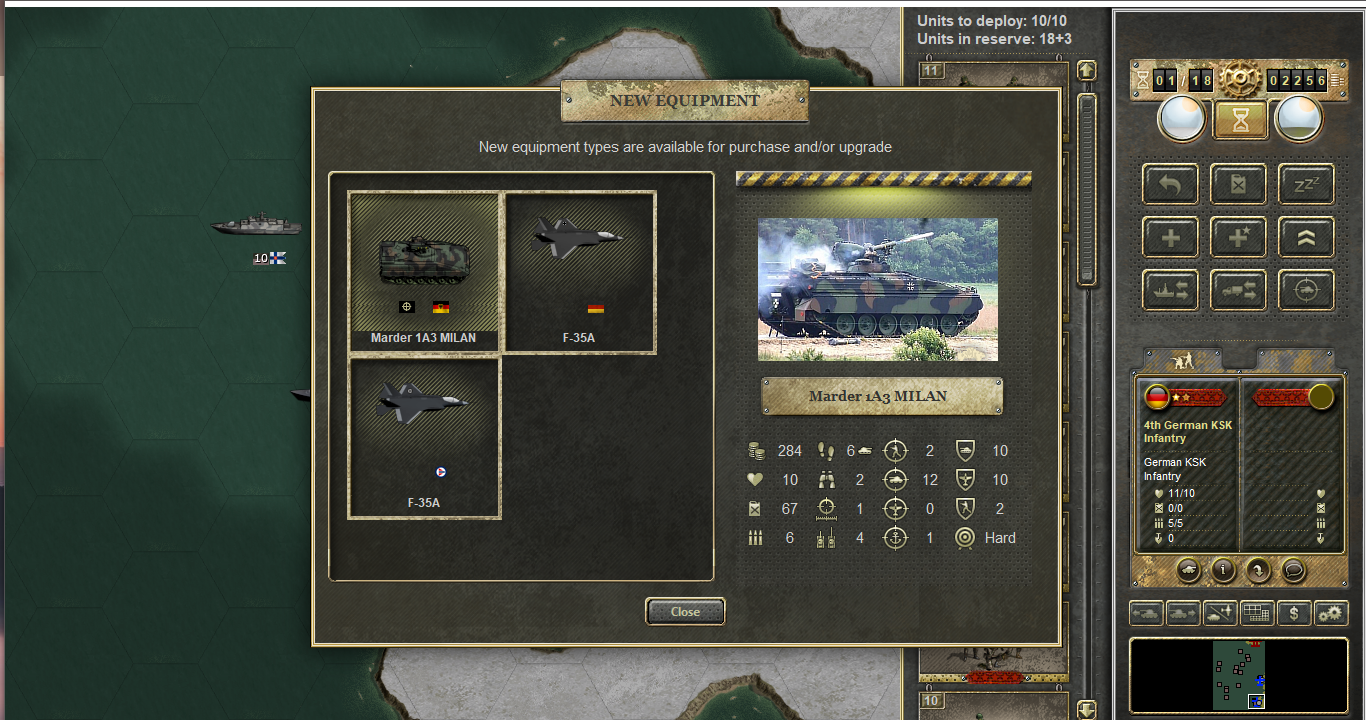Open the gears settings menu
The width and height of the screenshot is (1366, 720).
(x=1331, y=613)
